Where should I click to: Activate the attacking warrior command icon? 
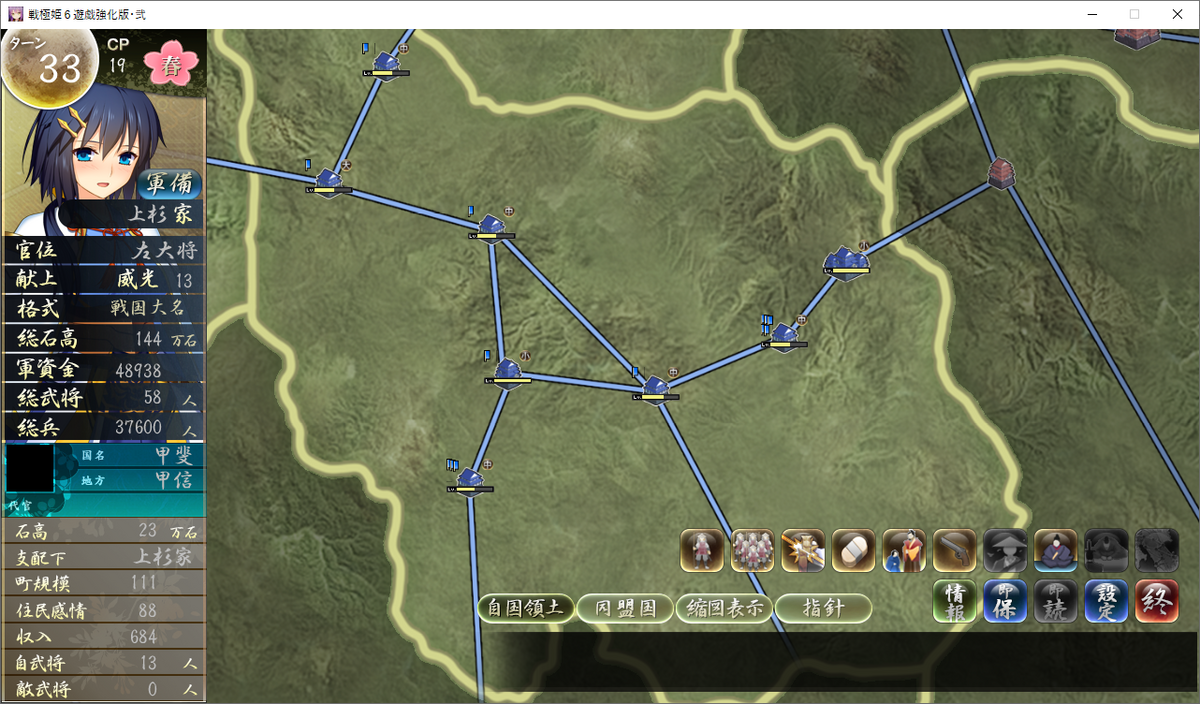803,550
